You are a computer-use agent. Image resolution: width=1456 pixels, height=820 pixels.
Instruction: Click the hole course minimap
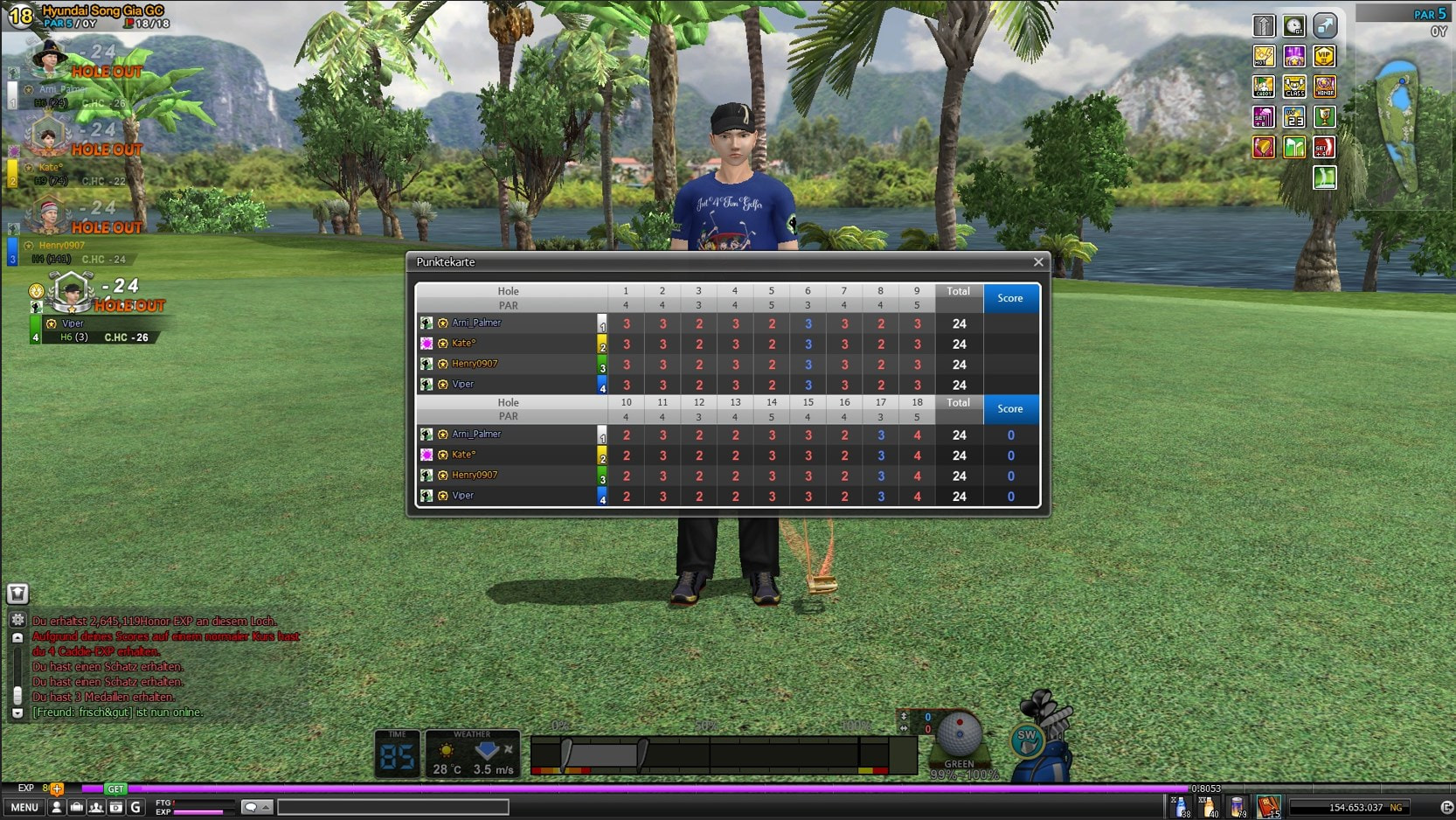coord(1398,122)
